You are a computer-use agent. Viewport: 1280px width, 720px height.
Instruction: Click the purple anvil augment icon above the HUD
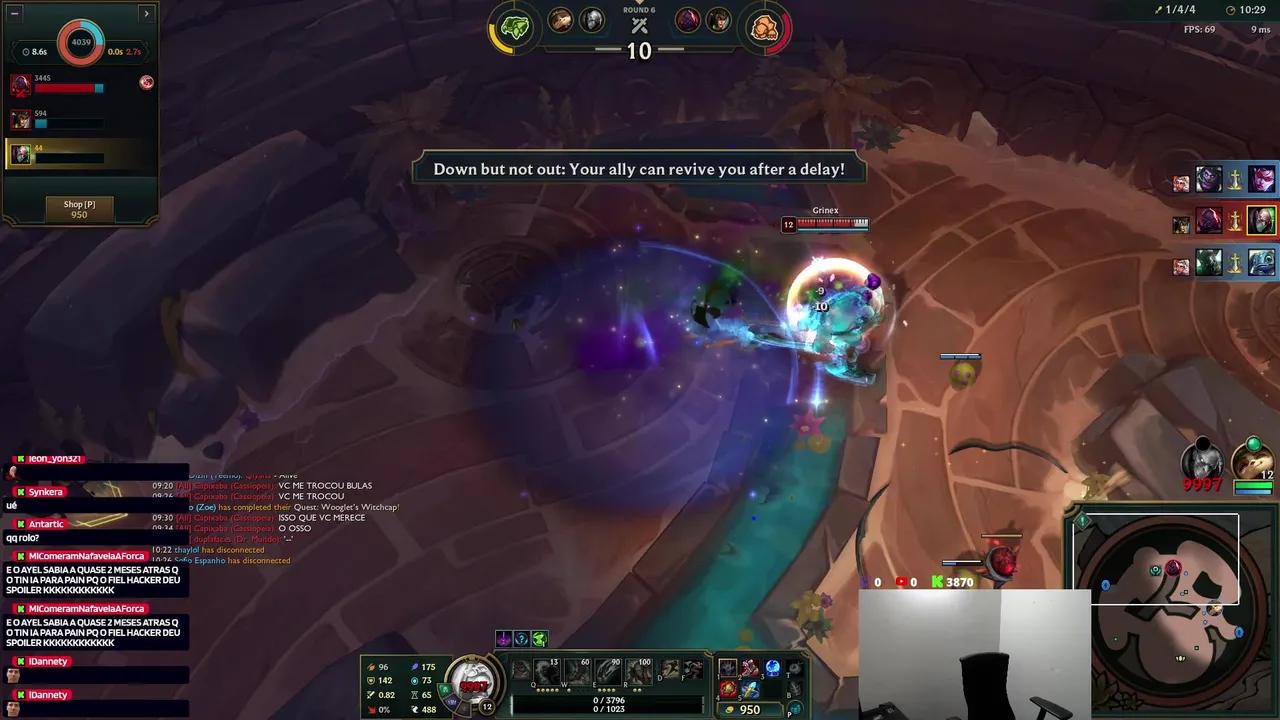tap(505, 638)
